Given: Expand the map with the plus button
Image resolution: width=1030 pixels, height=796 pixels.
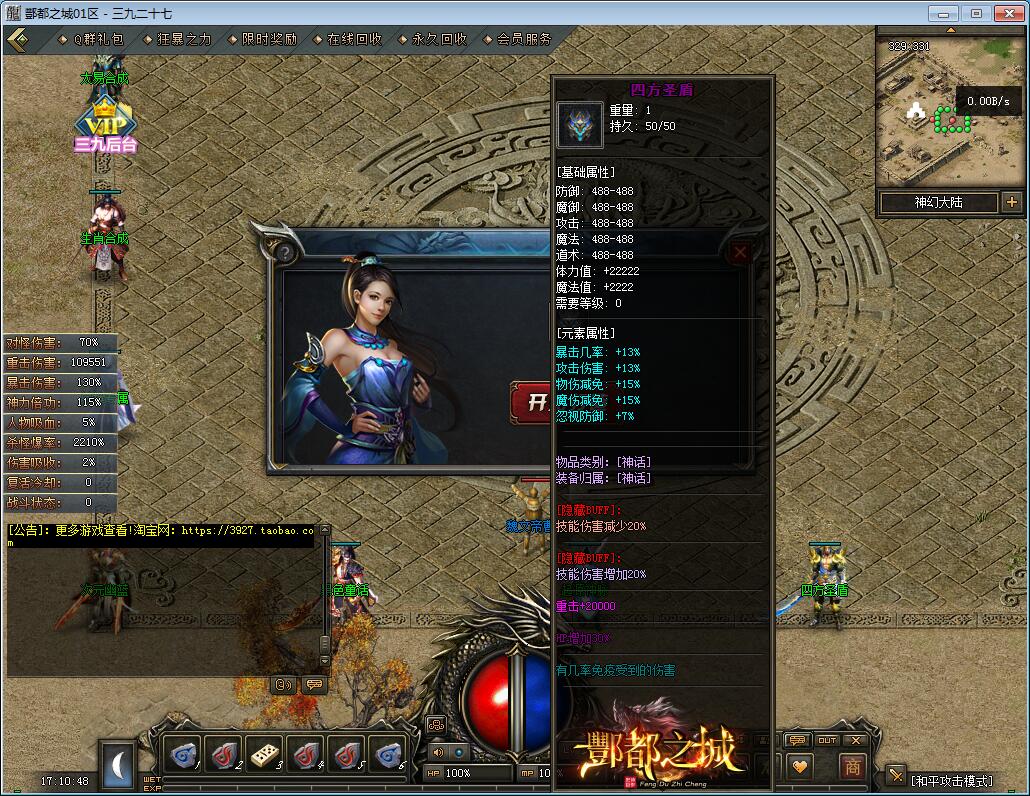Looking at the screenshot, I should click(x=1010, y=202).
